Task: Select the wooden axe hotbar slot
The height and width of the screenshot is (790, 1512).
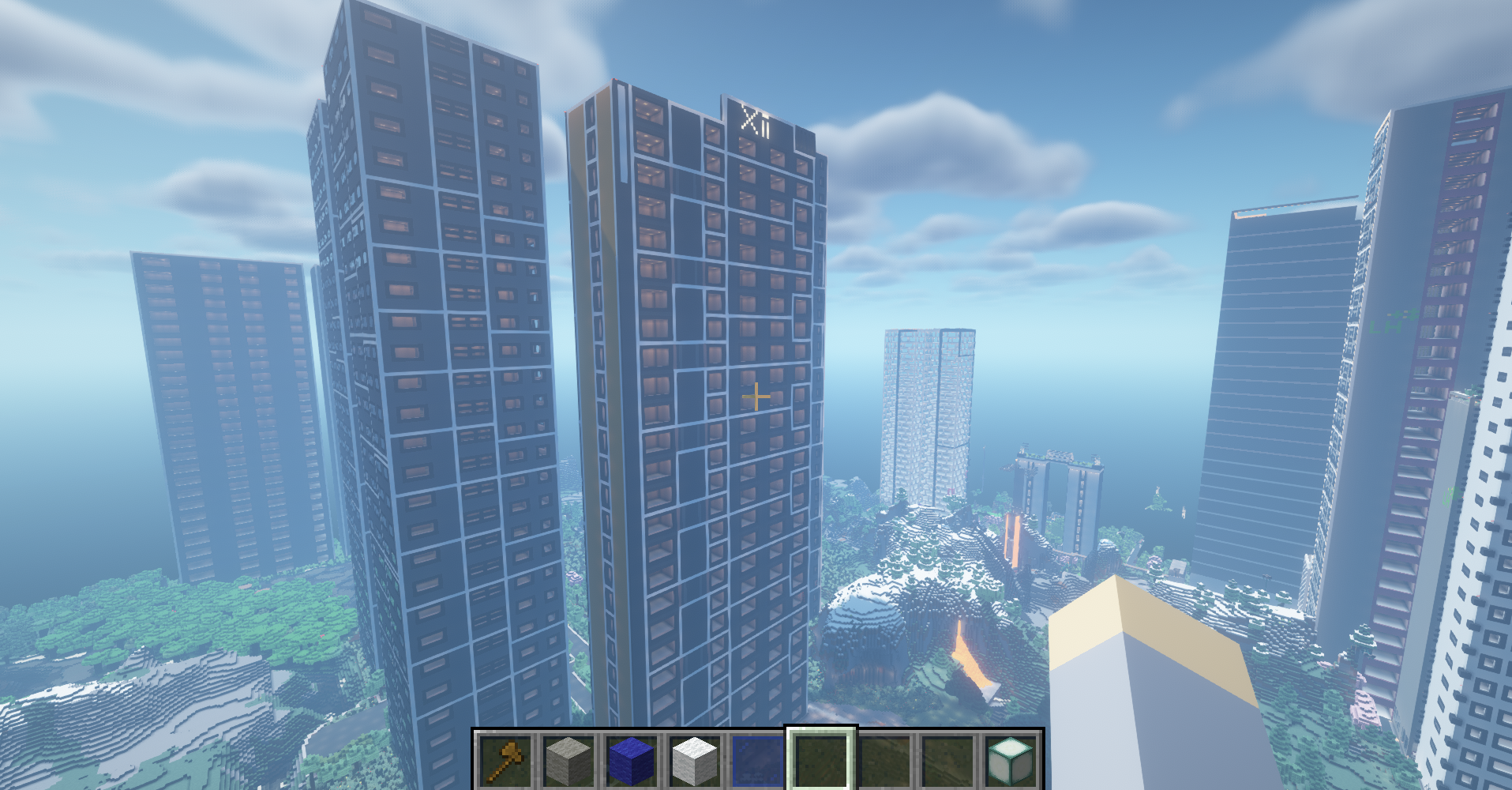Action: [x=506, y=760]
